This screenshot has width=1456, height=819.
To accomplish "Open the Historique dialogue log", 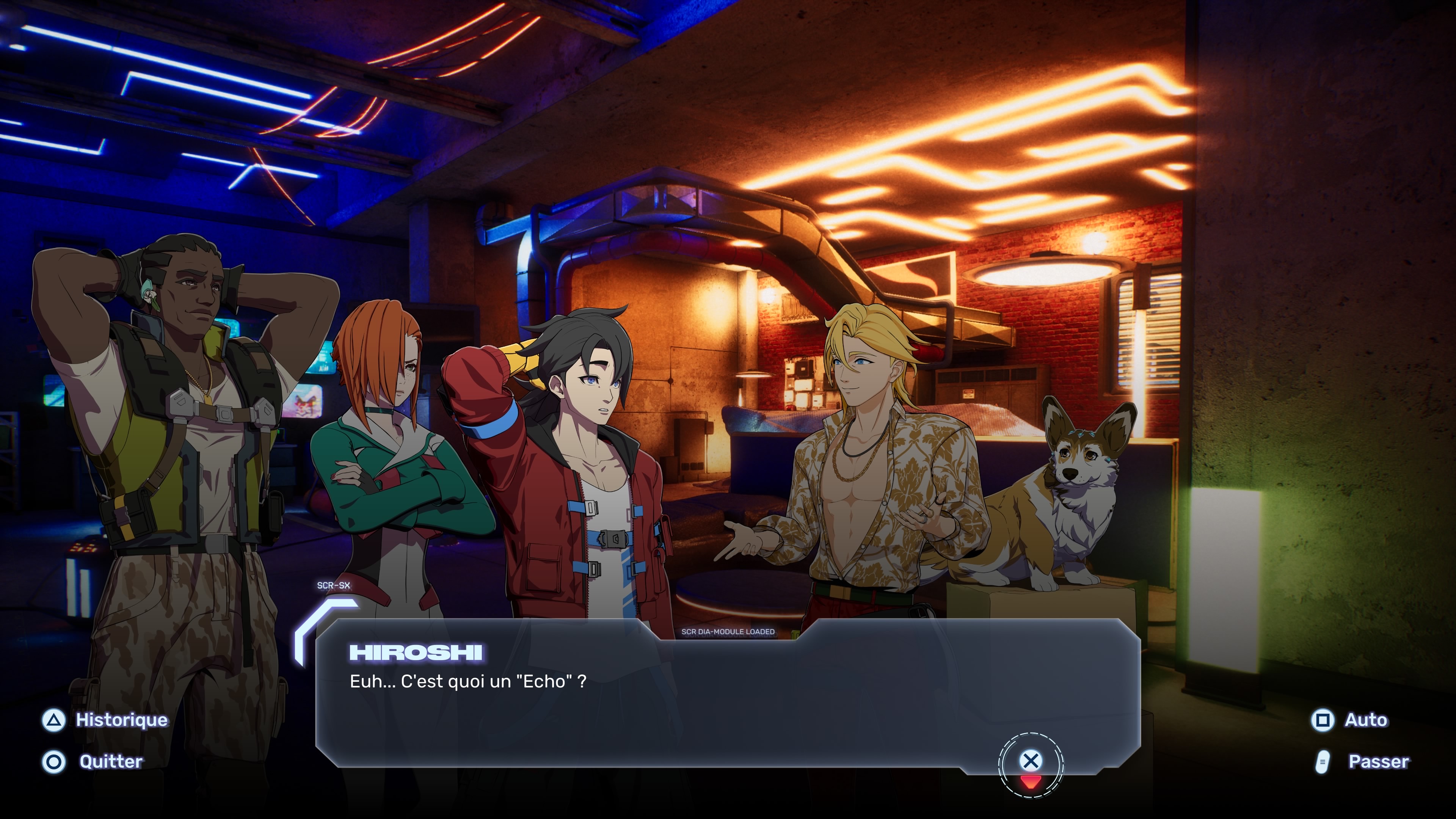I will pos(106,720).
